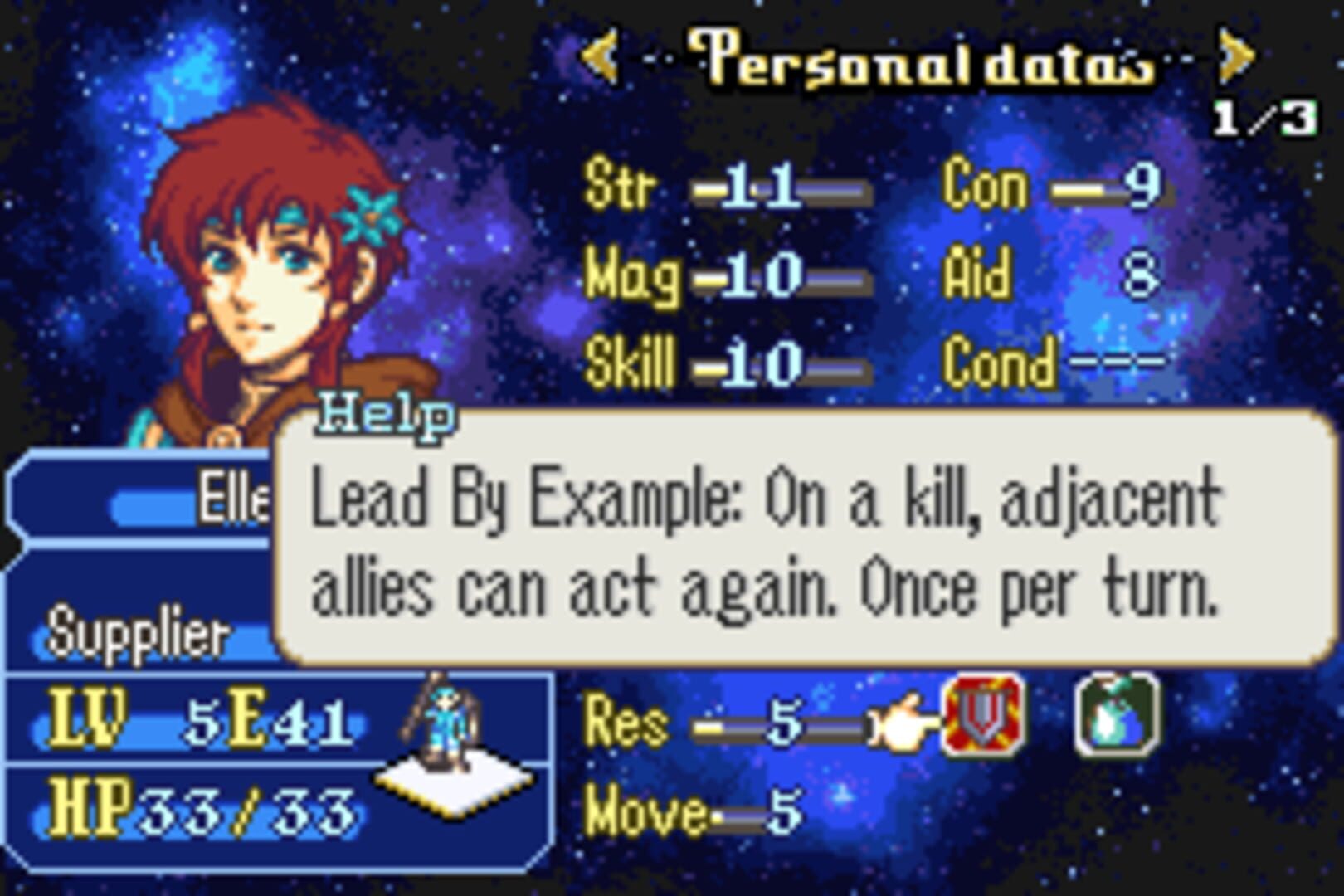Image resolution: width=1344 pixels, height=896 pixels.
Task: Select the Personal data tab title
Action: [x=921, y=60]
